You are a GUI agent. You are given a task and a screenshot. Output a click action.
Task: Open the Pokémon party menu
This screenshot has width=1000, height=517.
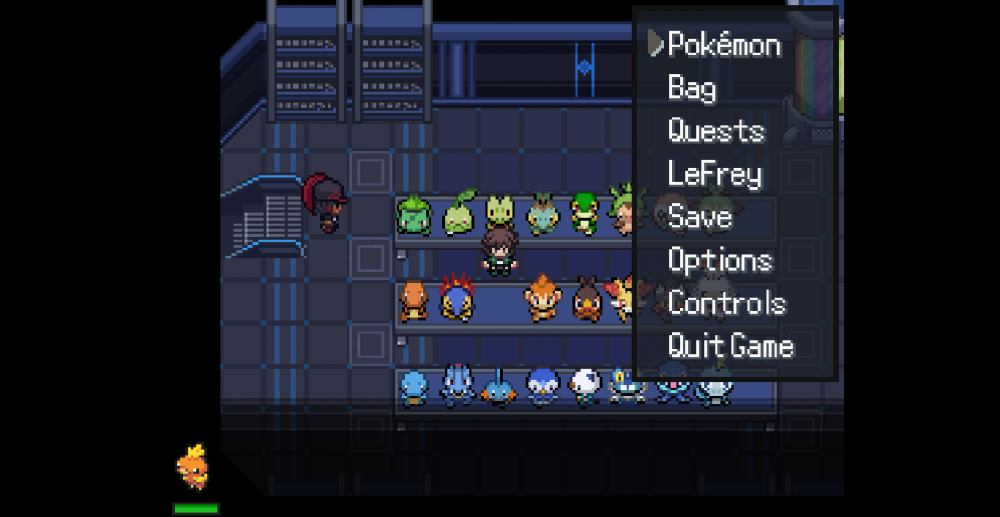[724, 45]
